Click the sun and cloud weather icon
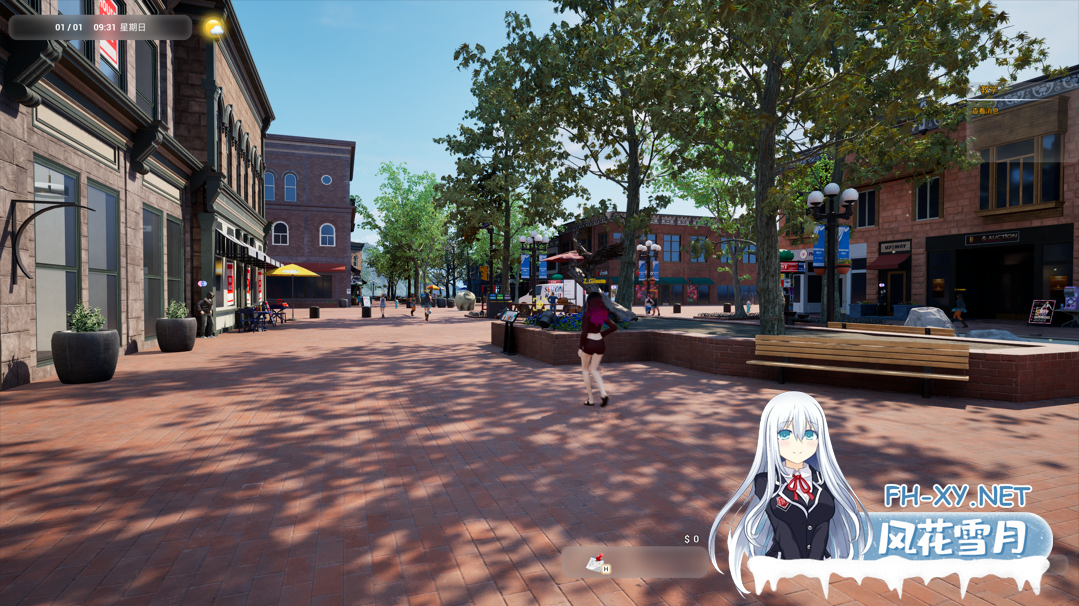1079x606 pixels. (x=214, y=28)
